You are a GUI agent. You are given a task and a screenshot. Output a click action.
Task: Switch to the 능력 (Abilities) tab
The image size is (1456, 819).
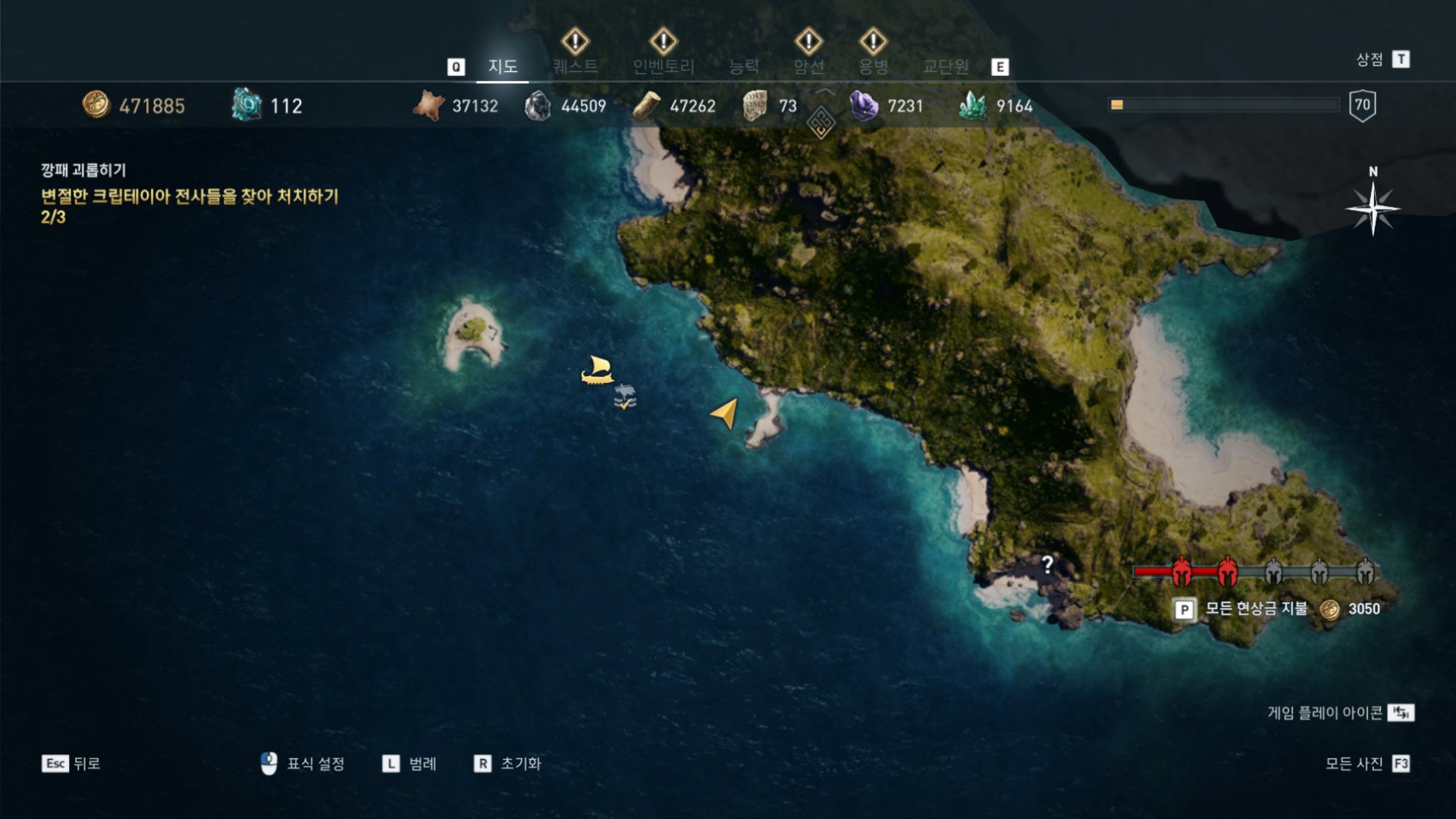tap(743, 67)
